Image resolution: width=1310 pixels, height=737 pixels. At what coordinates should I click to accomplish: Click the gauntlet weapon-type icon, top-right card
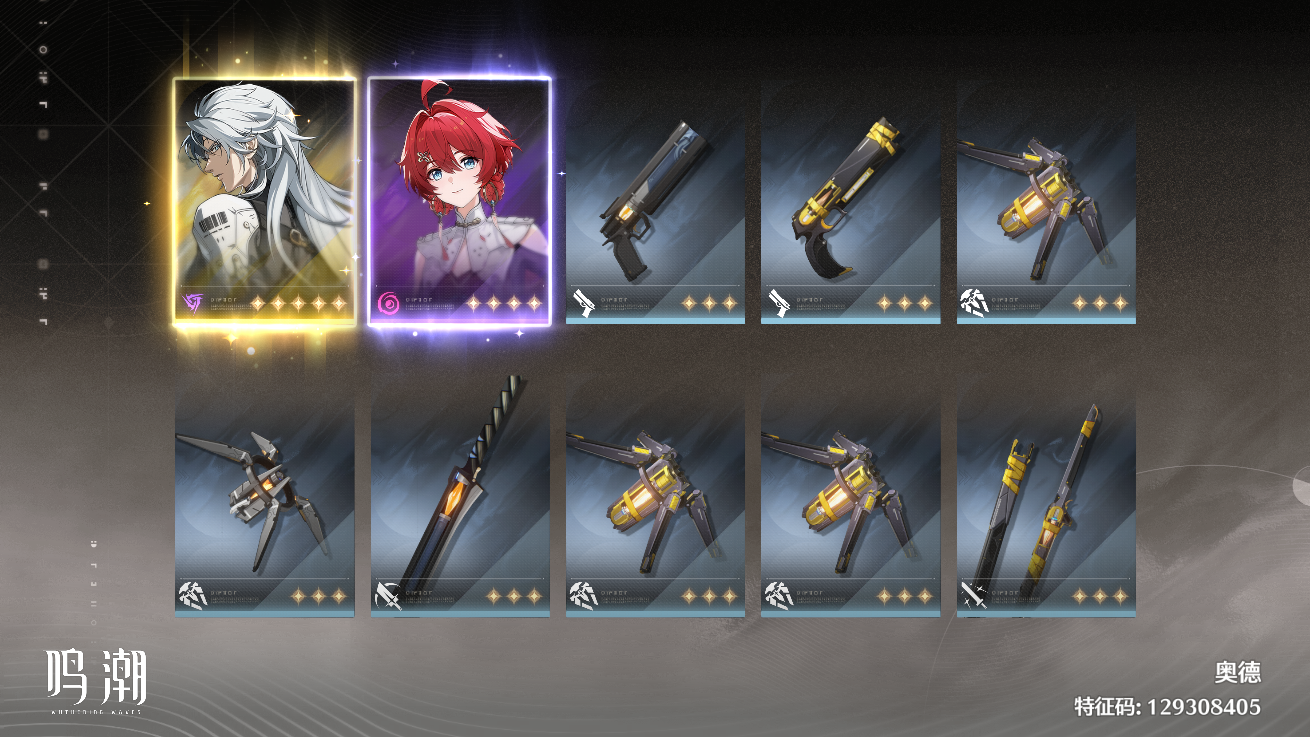[x=974, y=303]
